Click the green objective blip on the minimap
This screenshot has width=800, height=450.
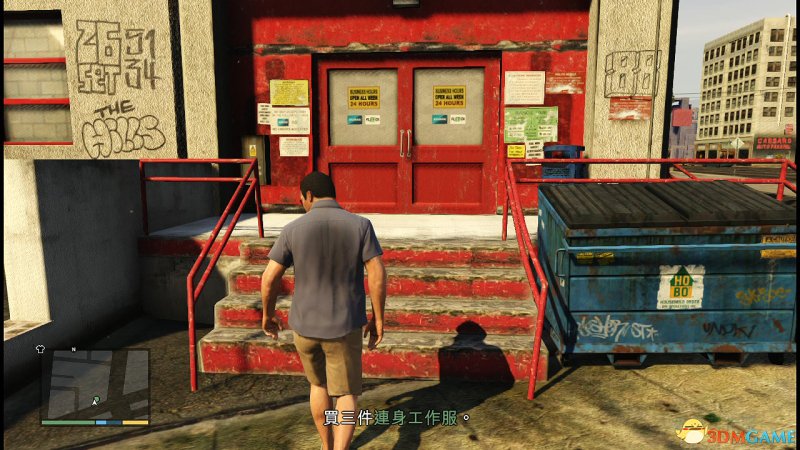95,401
